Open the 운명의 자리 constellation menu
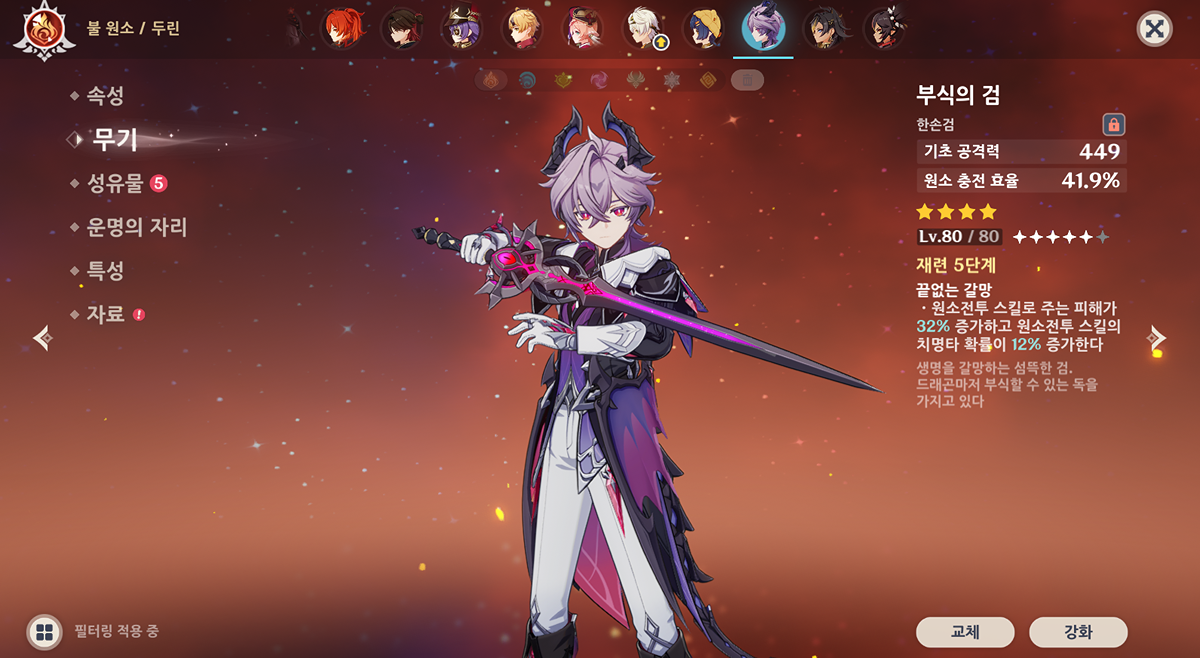 136,227
